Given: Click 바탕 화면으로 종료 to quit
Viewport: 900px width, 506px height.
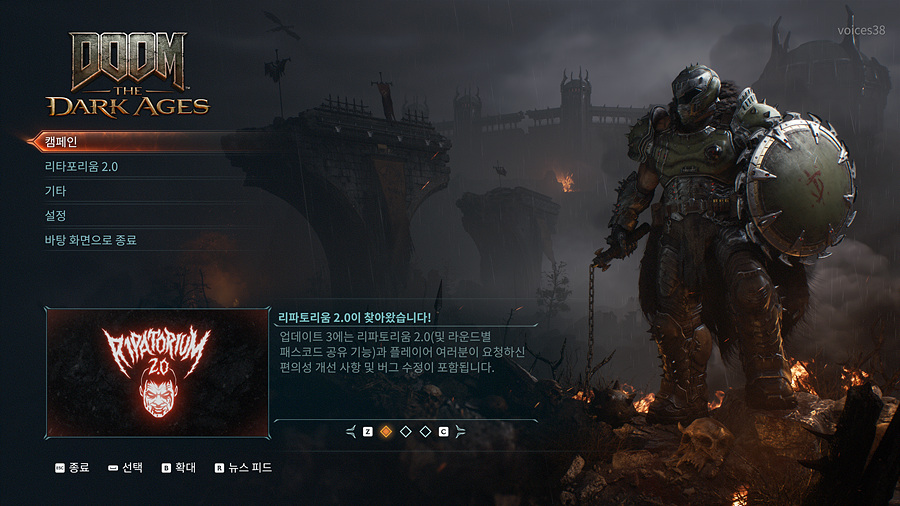Looking at the screenshot, I should coord(91,241).
